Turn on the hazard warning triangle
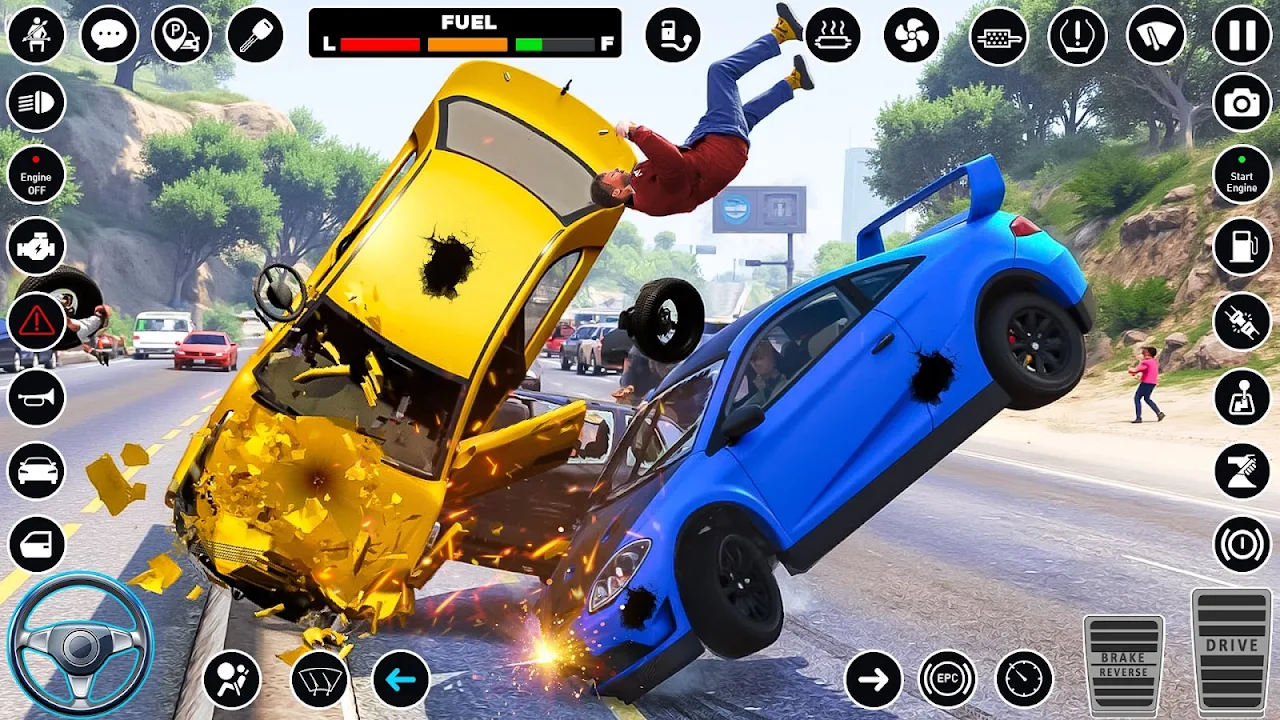 click(x=37, y=321)
